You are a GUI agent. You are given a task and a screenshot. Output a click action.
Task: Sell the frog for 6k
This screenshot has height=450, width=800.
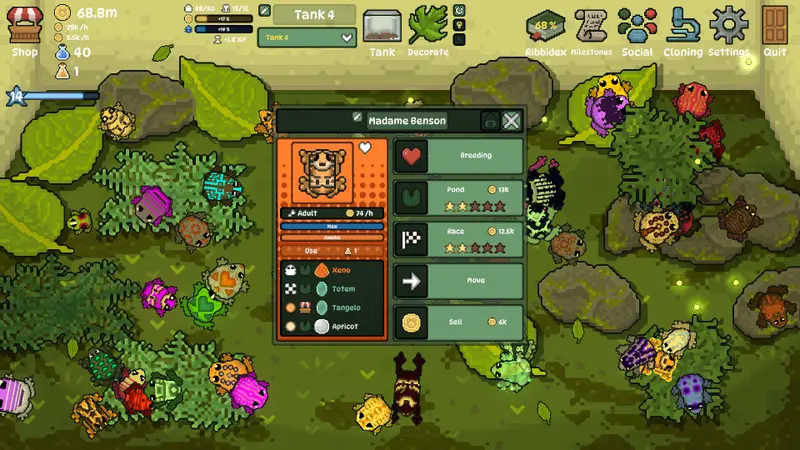point(459,322)
